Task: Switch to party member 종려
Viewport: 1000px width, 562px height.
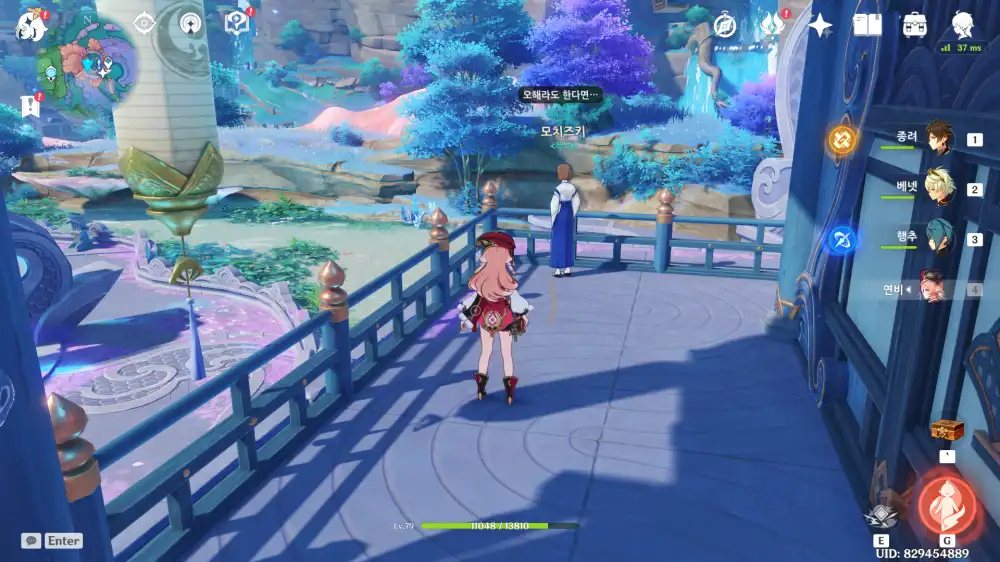Action: 938,139
